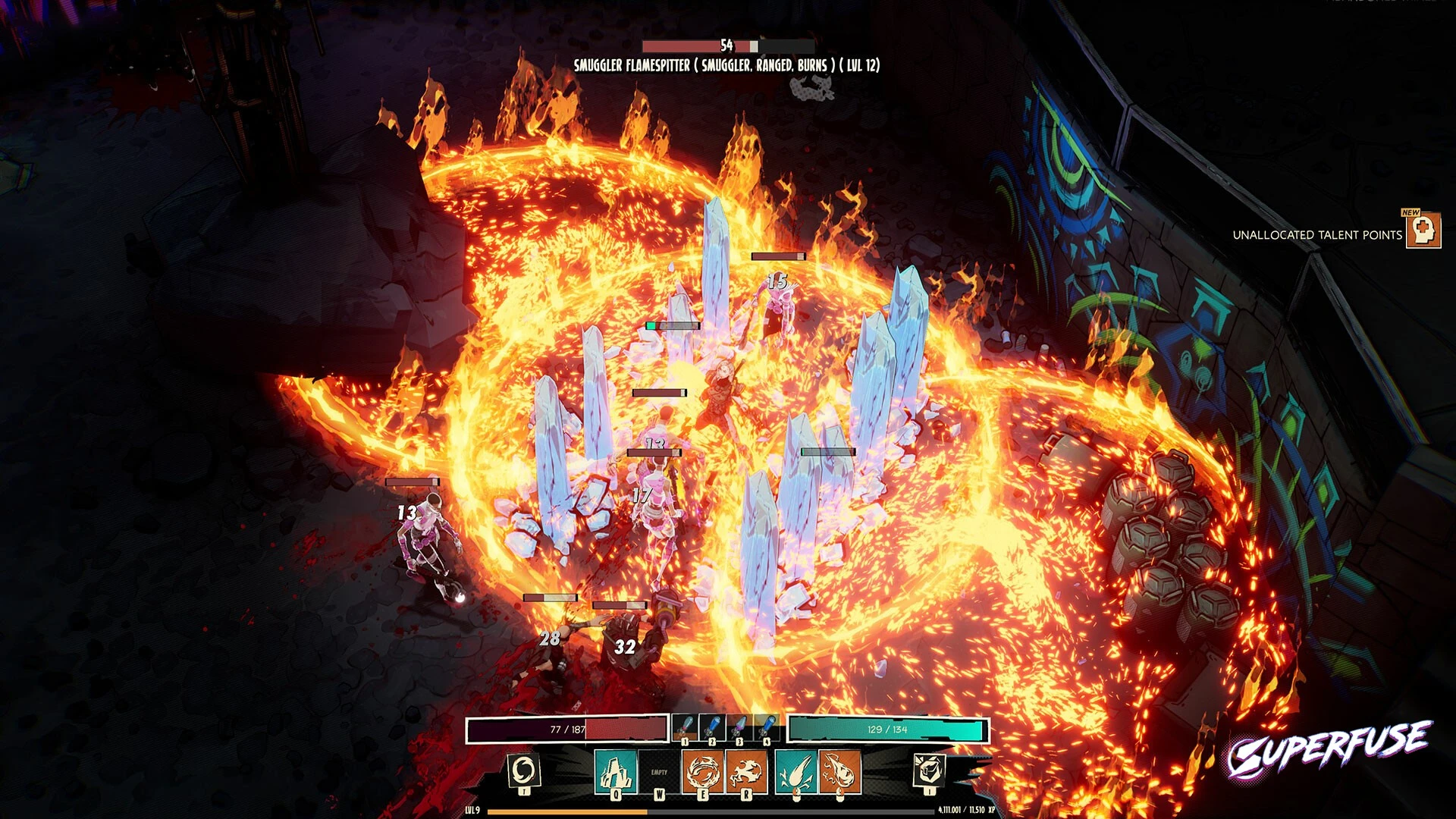Viewport: 1456px width, 819px height.
Task: Use the third purple potion
Action: click(x=739, y=728)
